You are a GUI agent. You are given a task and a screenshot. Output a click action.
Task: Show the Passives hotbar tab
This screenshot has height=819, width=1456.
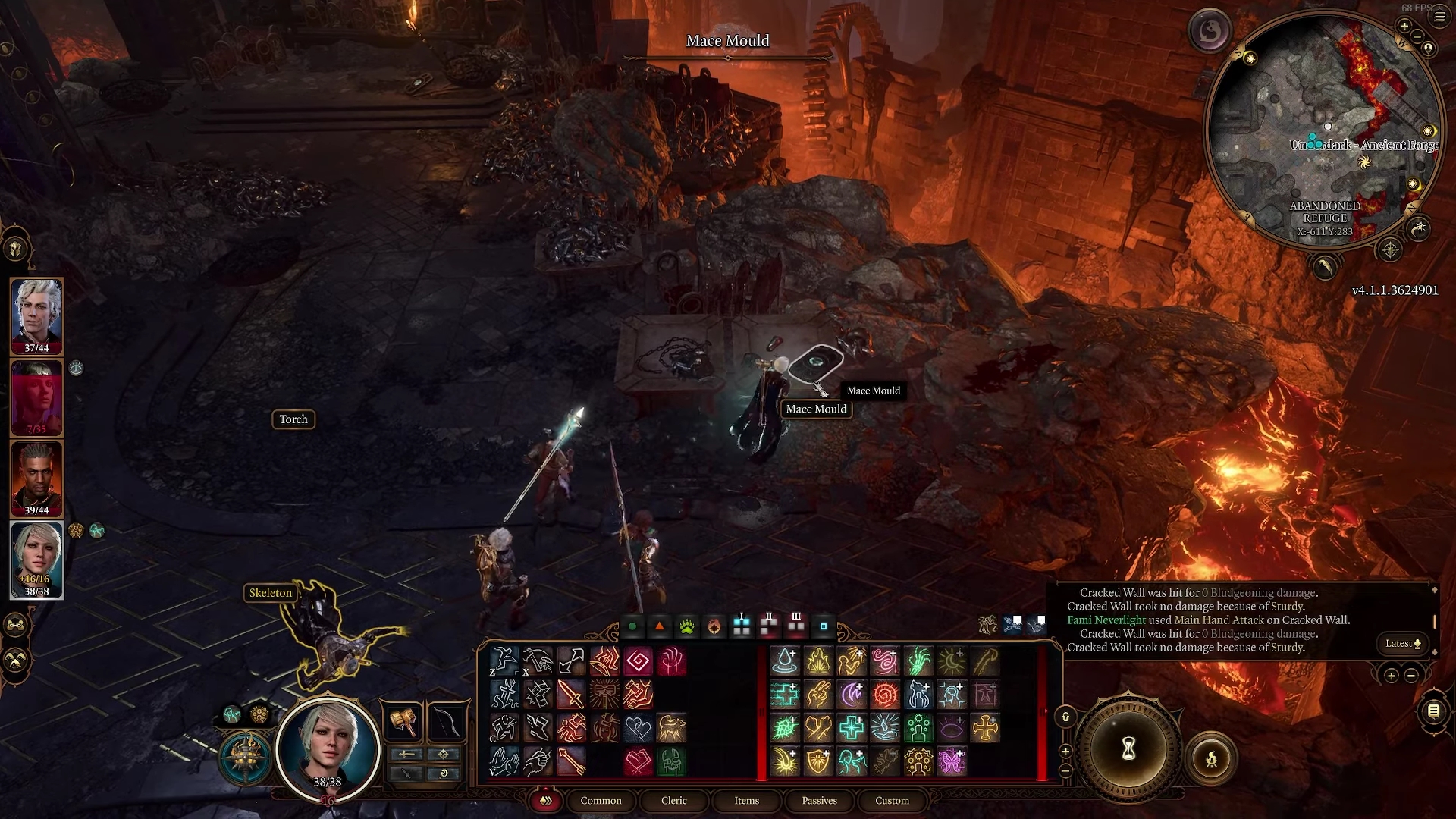pyautogui.click(x=819, y=801)
